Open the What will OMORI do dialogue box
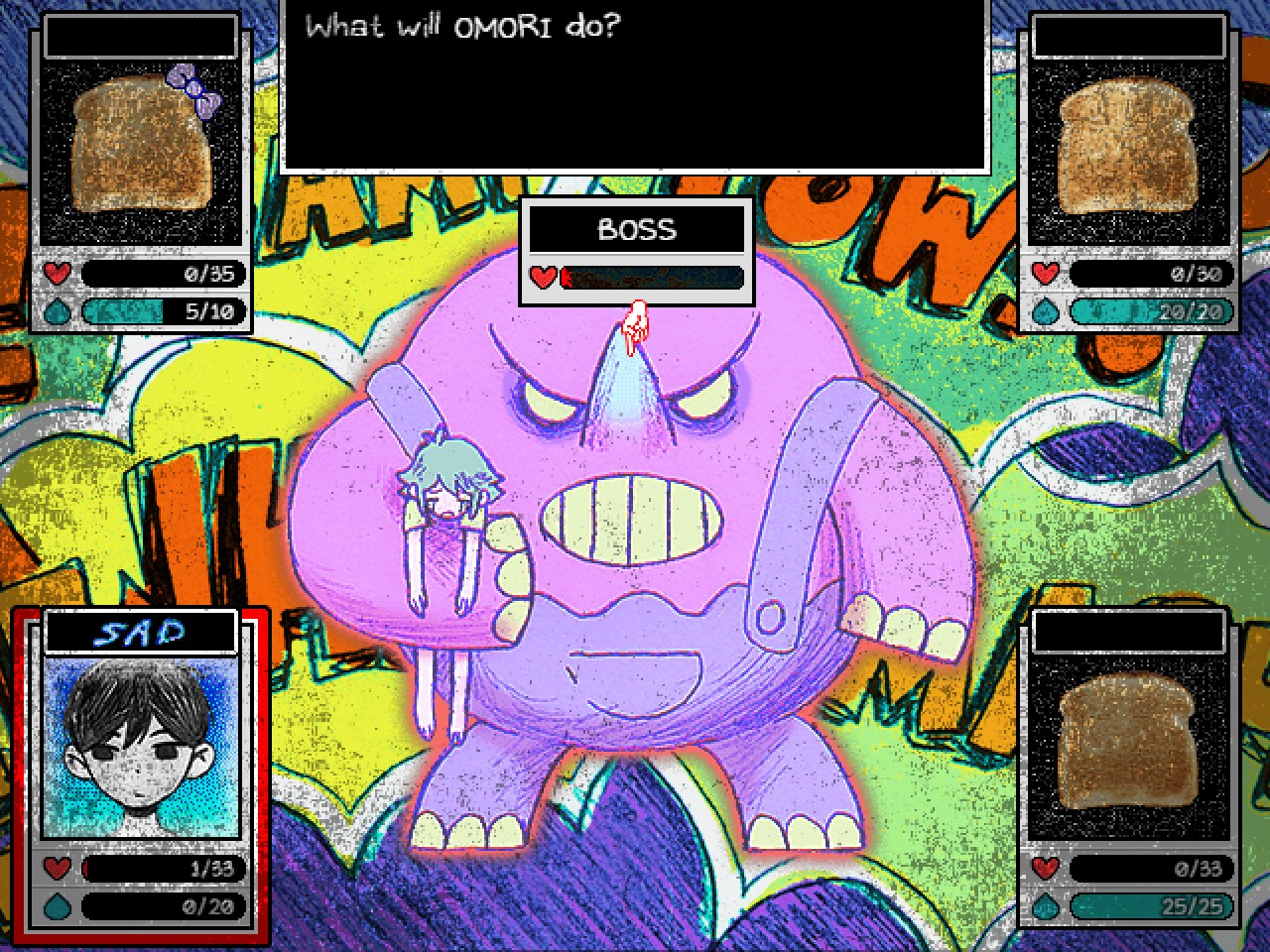The image size is (1270, 952). [635, 84]
